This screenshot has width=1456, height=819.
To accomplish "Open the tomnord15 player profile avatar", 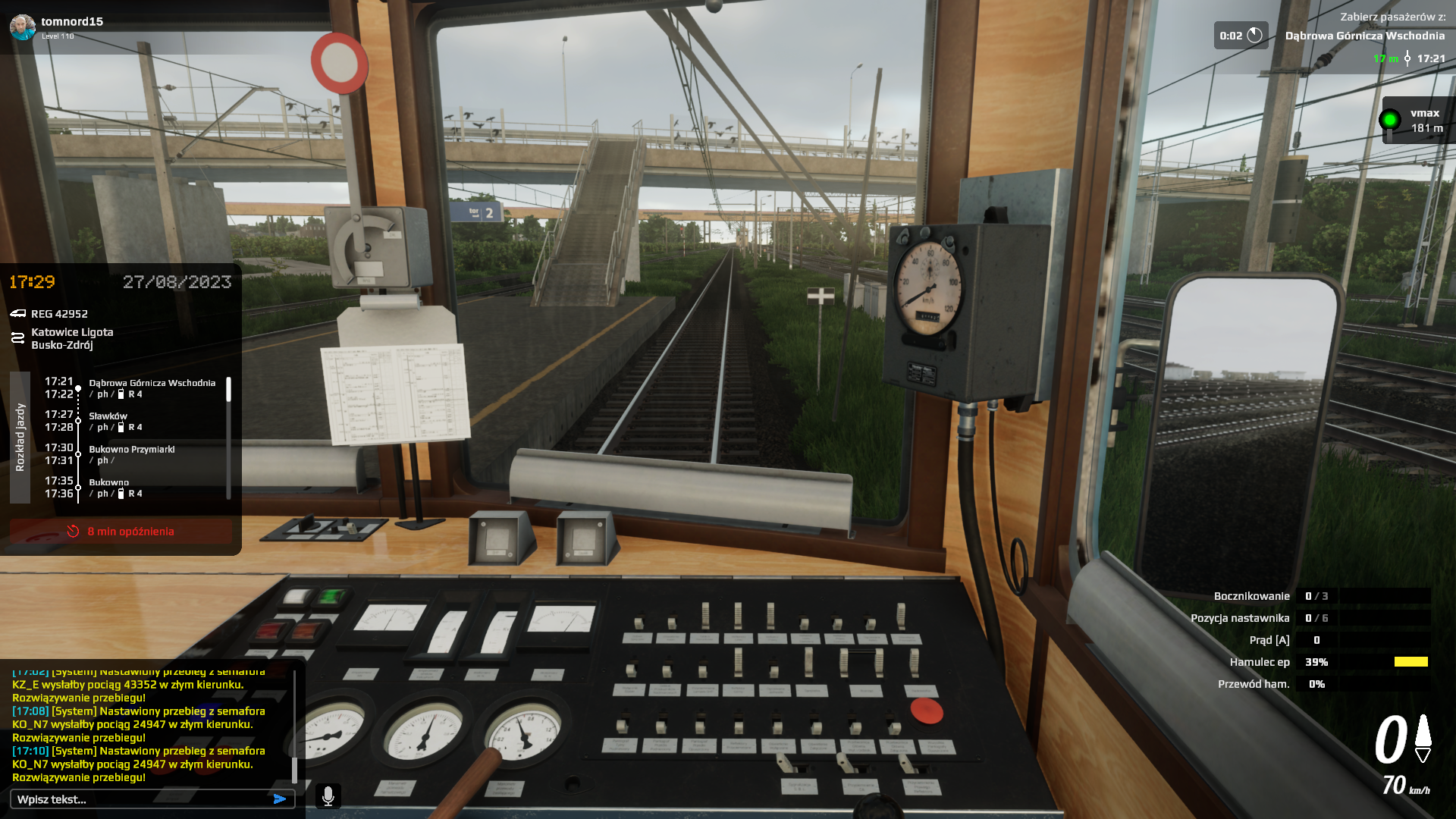I will coord(23,27).
